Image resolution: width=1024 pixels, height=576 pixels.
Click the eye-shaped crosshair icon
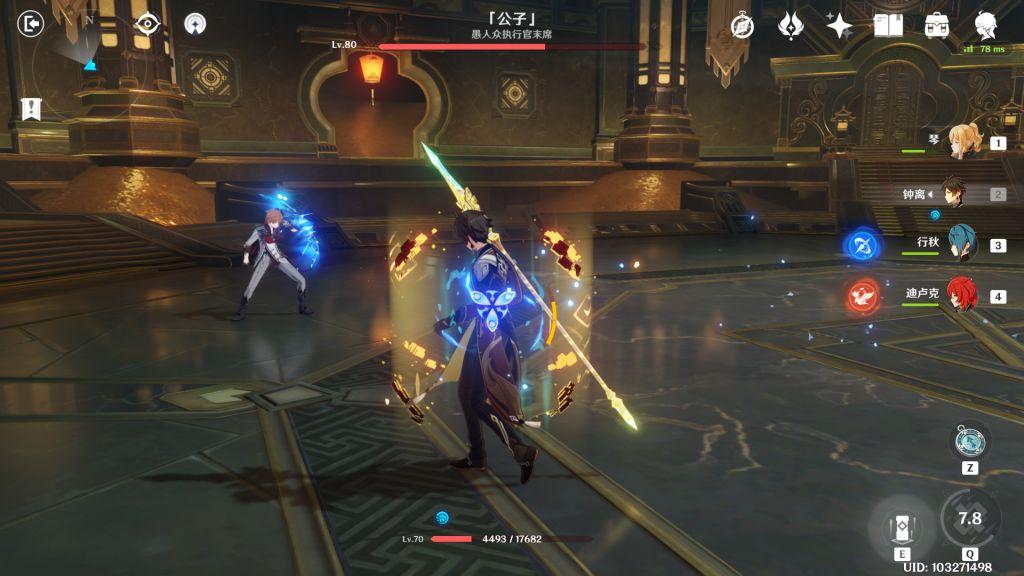coord(147,24)
